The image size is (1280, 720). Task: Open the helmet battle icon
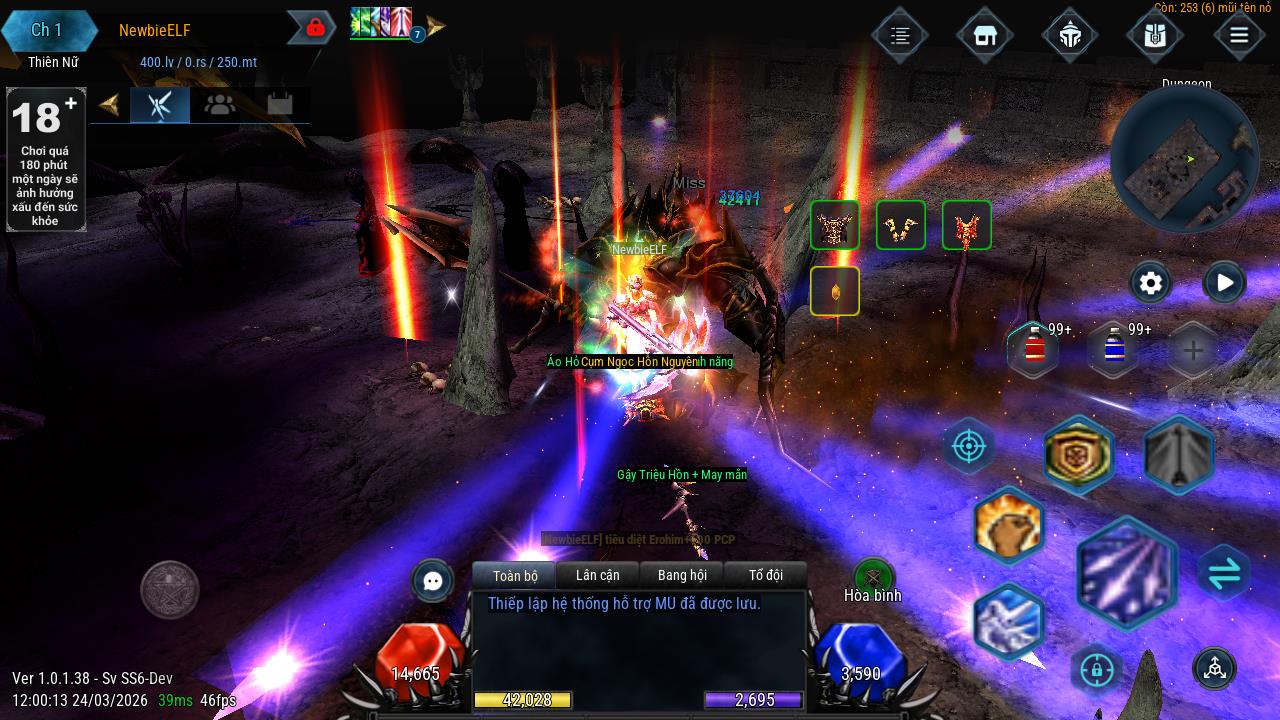[1070, 34]
